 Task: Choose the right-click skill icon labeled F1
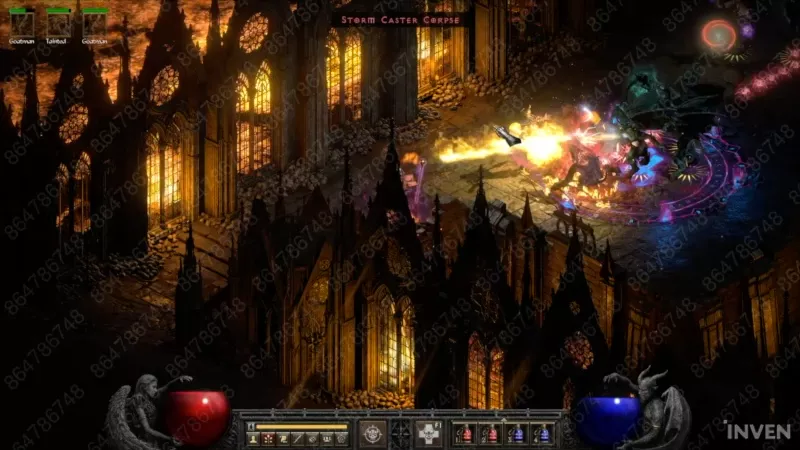pos(429,433)
